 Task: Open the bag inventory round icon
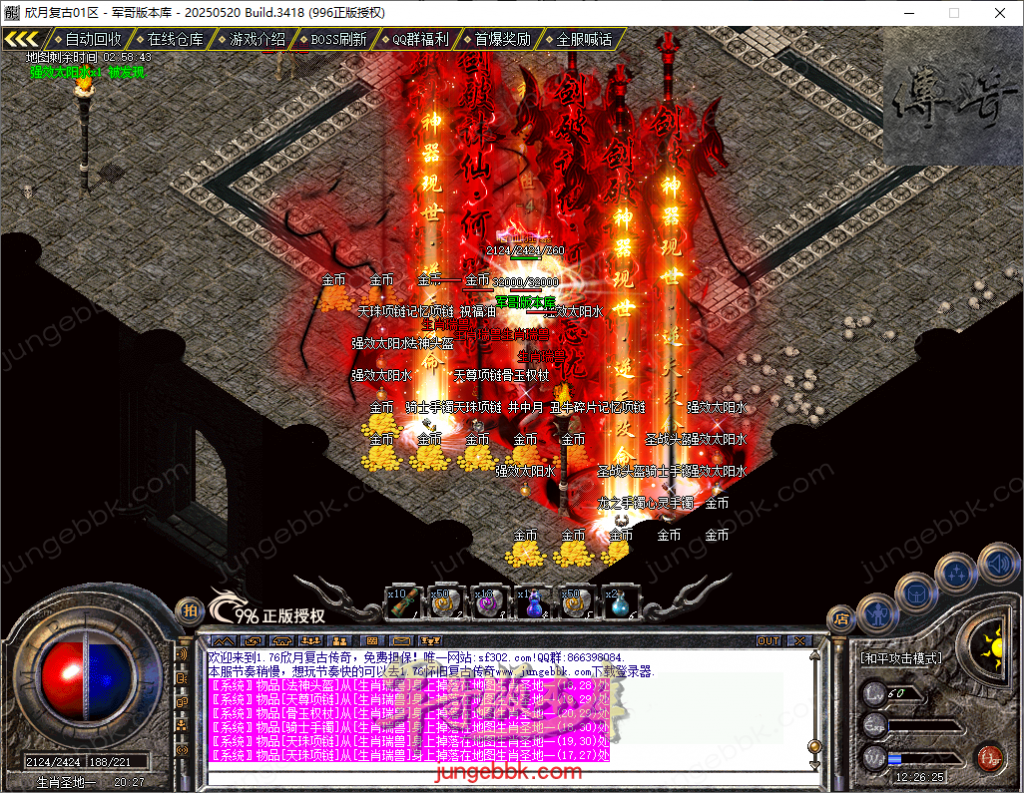(x=916, y=591)
